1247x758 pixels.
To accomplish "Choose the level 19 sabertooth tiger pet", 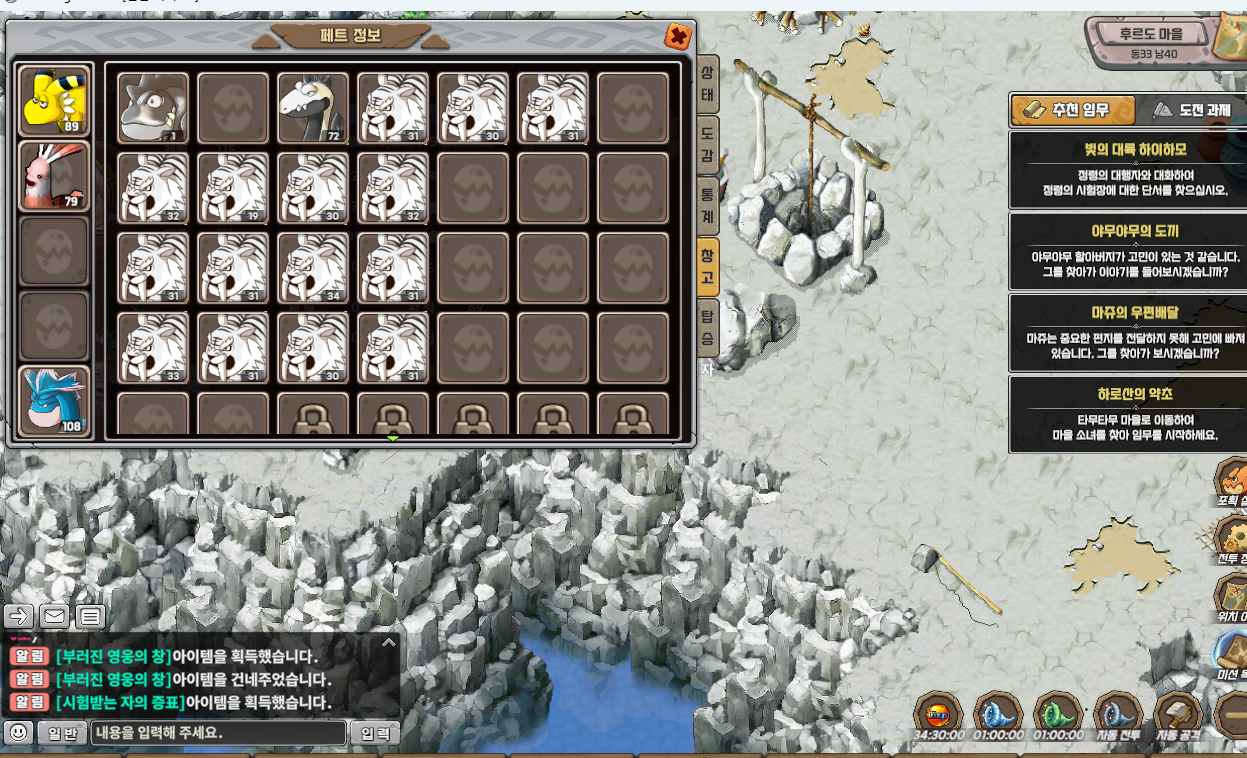I will click(233, 187).
